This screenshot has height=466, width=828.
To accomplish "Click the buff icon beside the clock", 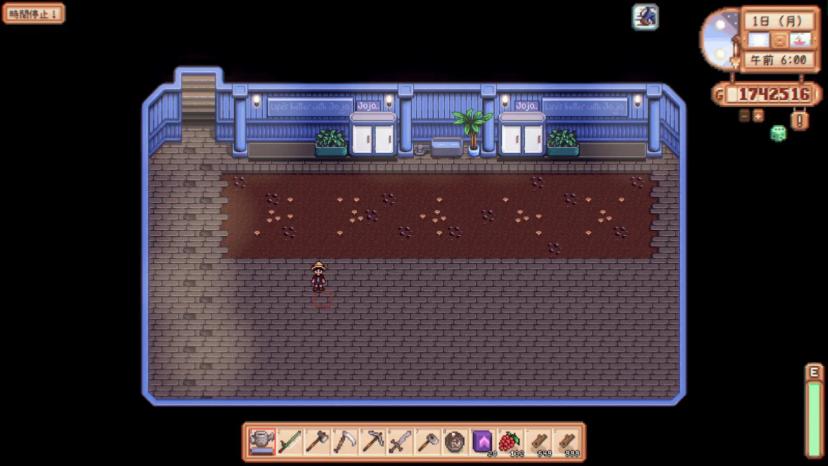I will point(645,16).
